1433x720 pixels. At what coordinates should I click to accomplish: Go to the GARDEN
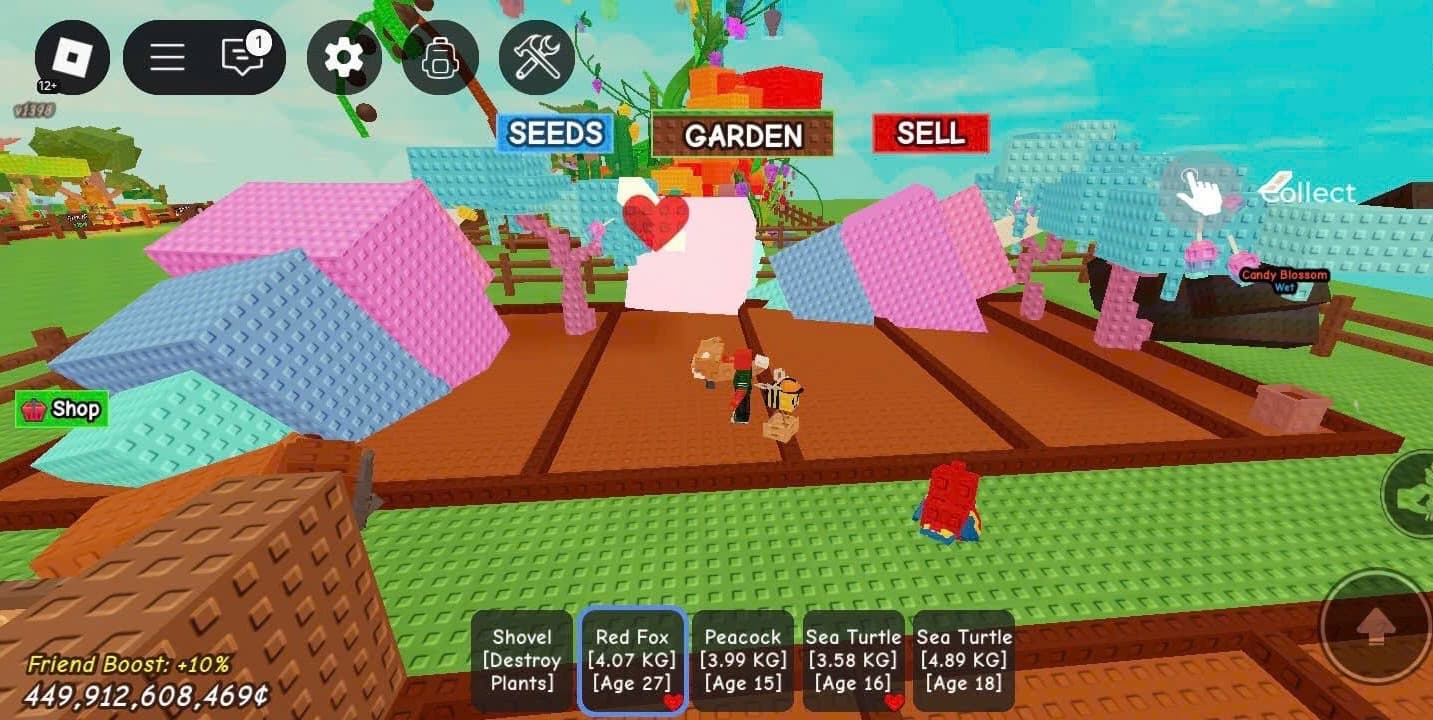(x=742, y=136)
